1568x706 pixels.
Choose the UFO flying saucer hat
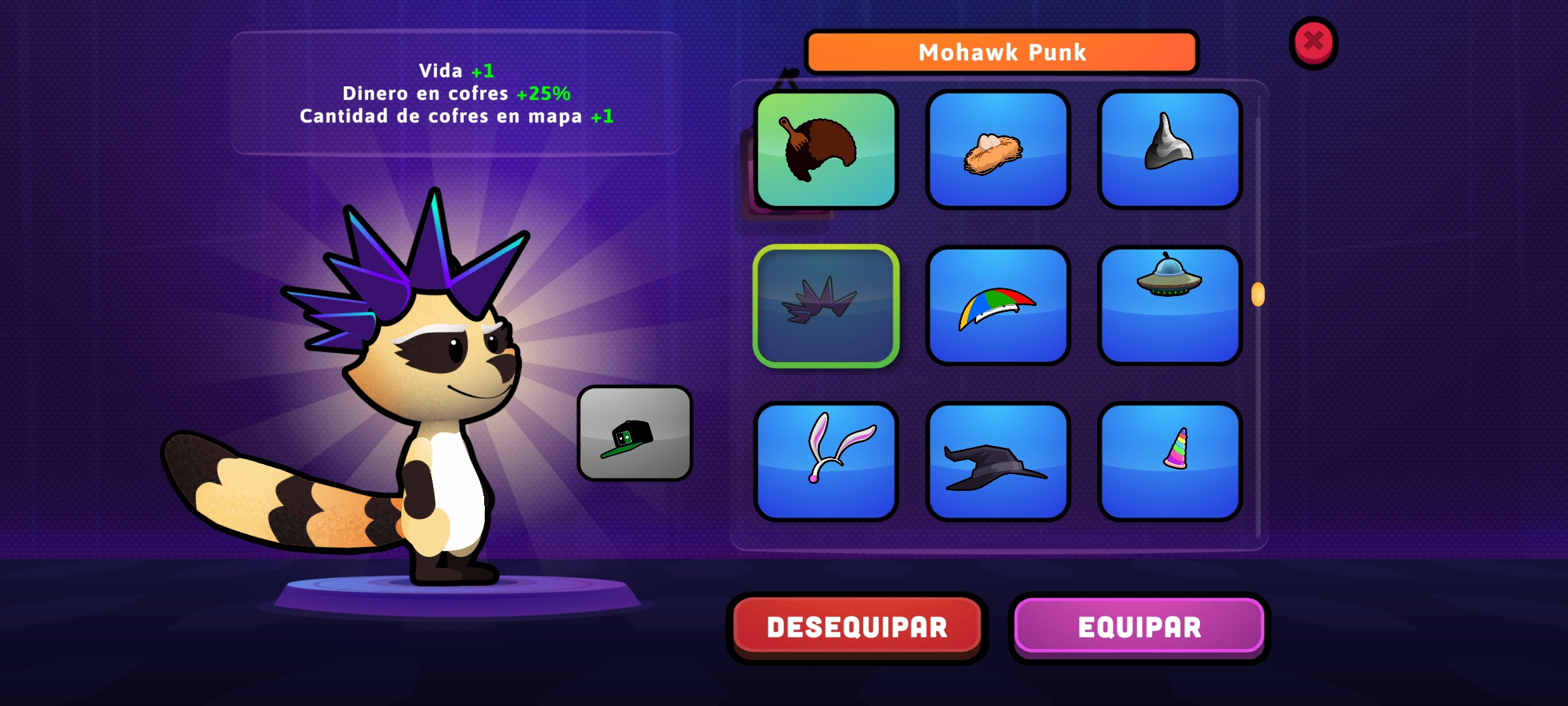[1169, 306]
